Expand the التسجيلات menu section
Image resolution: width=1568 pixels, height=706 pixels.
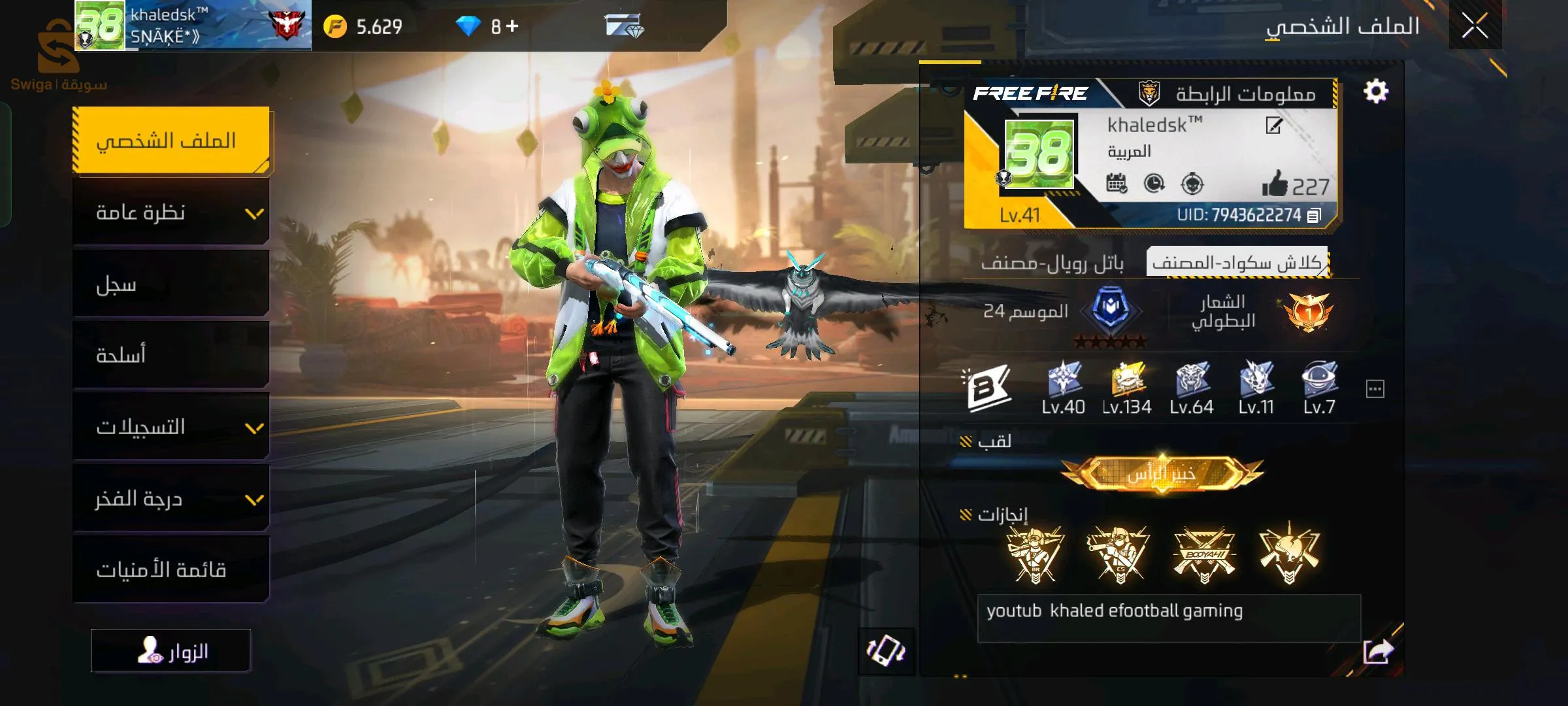pos(171,427)
